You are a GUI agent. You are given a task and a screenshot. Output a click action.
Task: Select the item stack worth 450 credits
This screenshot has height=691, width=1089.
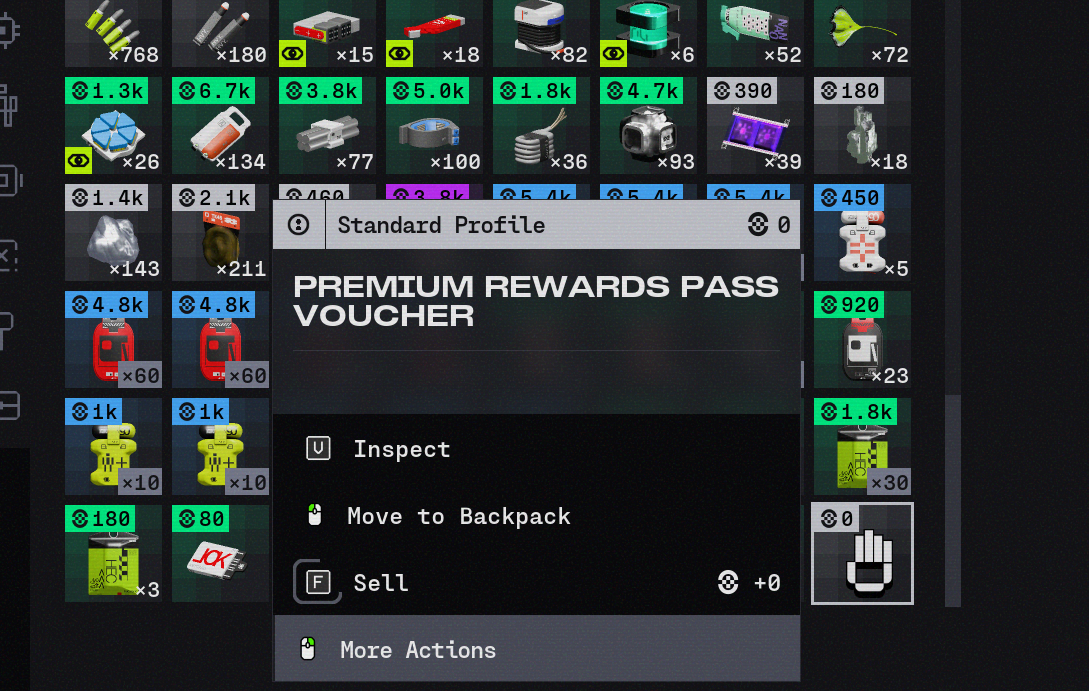[862, 232]
